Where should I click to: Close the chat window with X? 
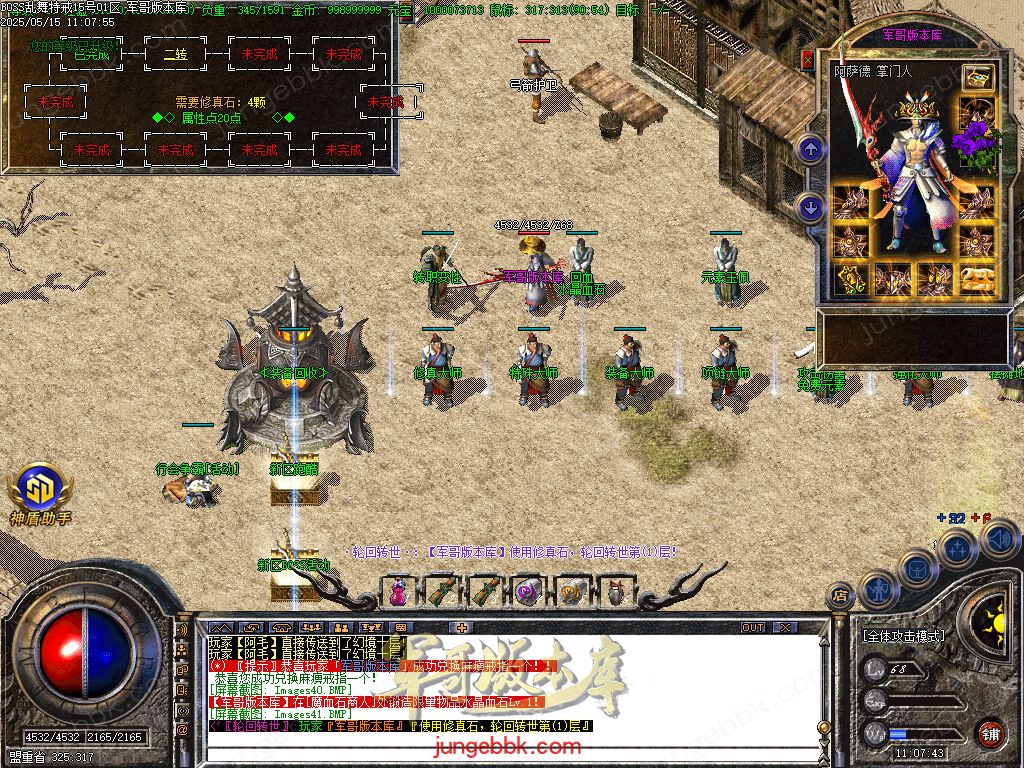pos(784,627)
